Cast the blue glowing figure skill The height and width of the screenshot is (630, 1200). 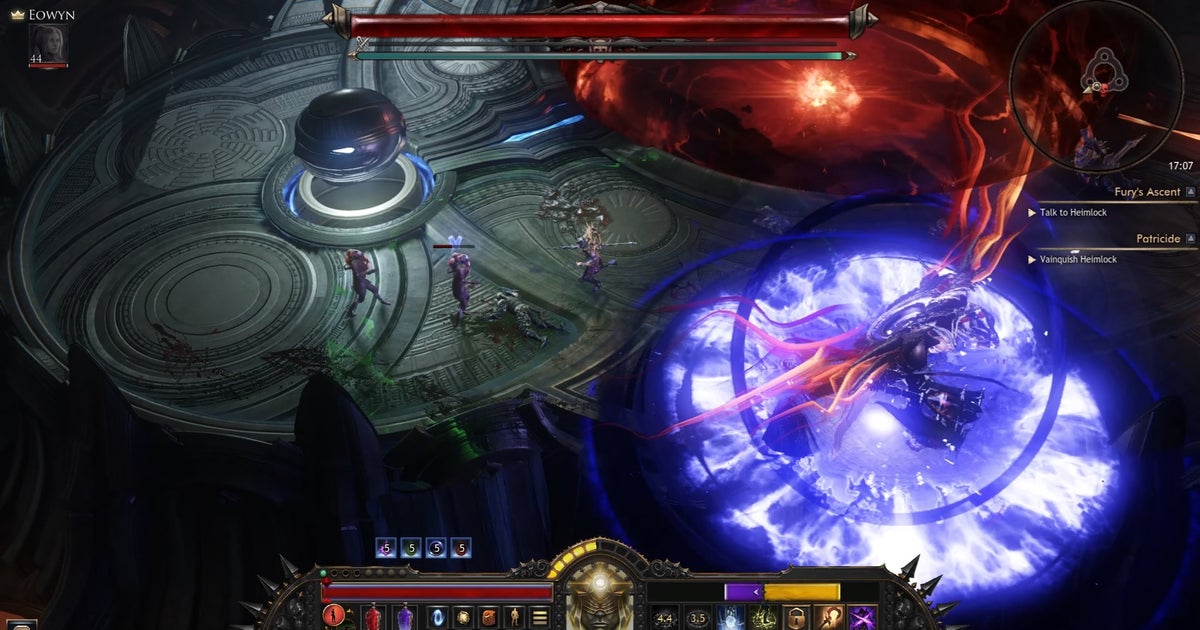tap(730, 618)
